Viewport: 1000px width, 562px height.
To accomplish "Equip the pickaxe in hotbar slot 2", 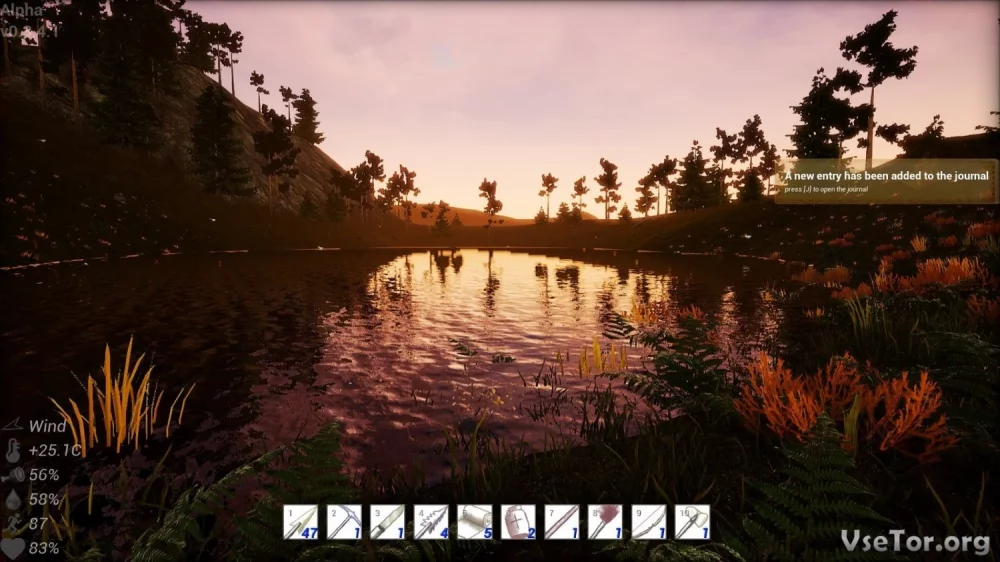I will 344,522.
